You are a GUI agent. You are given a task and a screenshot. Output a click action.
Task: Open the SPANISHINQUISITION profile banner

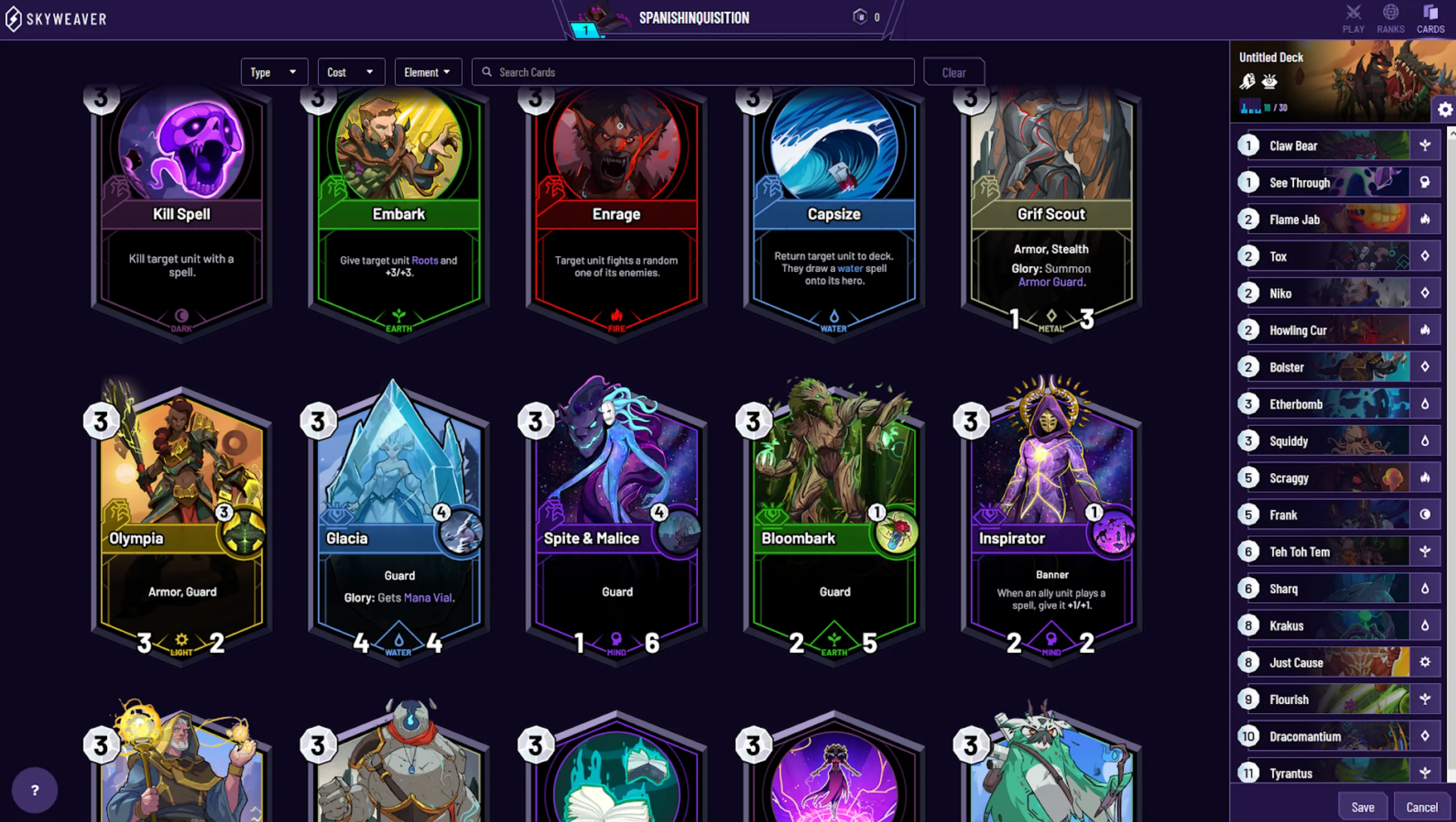click(x=694, y=18)
